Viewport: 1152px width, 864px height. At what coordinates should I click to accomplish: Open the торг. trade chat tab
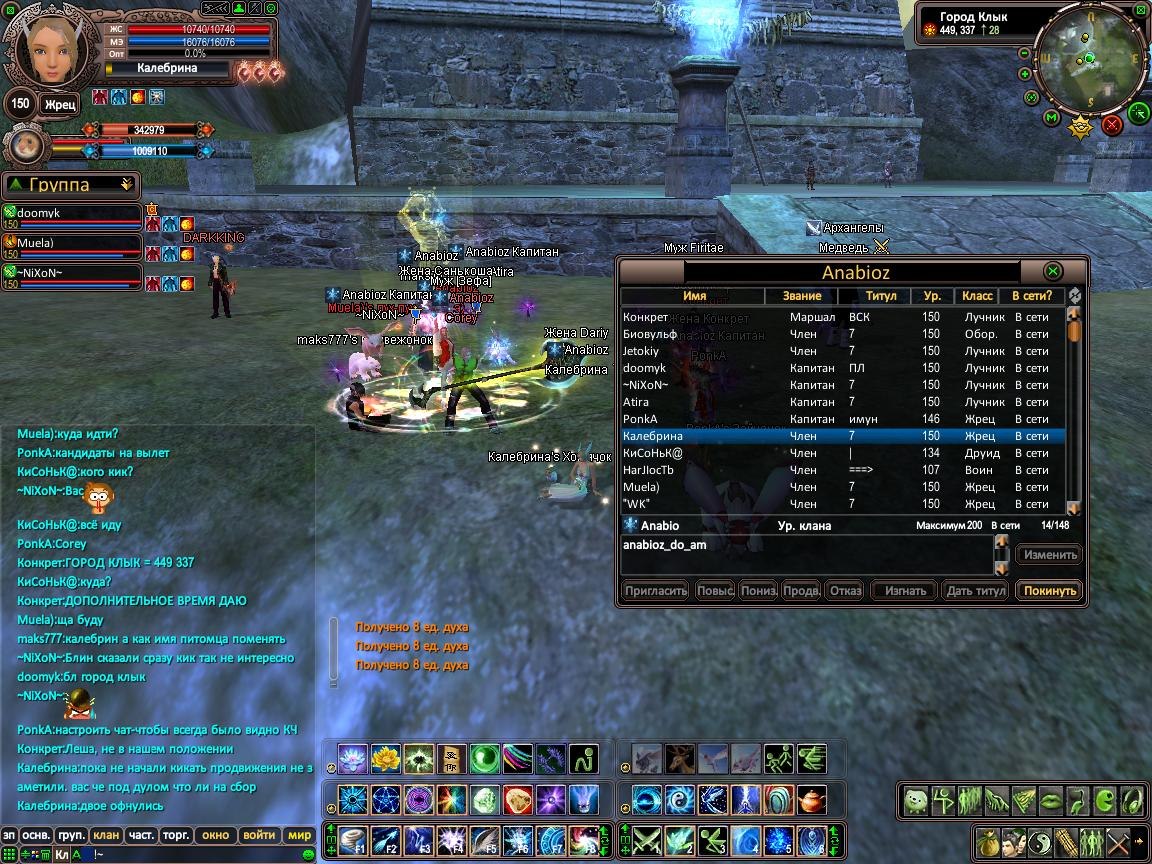pos(178,835)
